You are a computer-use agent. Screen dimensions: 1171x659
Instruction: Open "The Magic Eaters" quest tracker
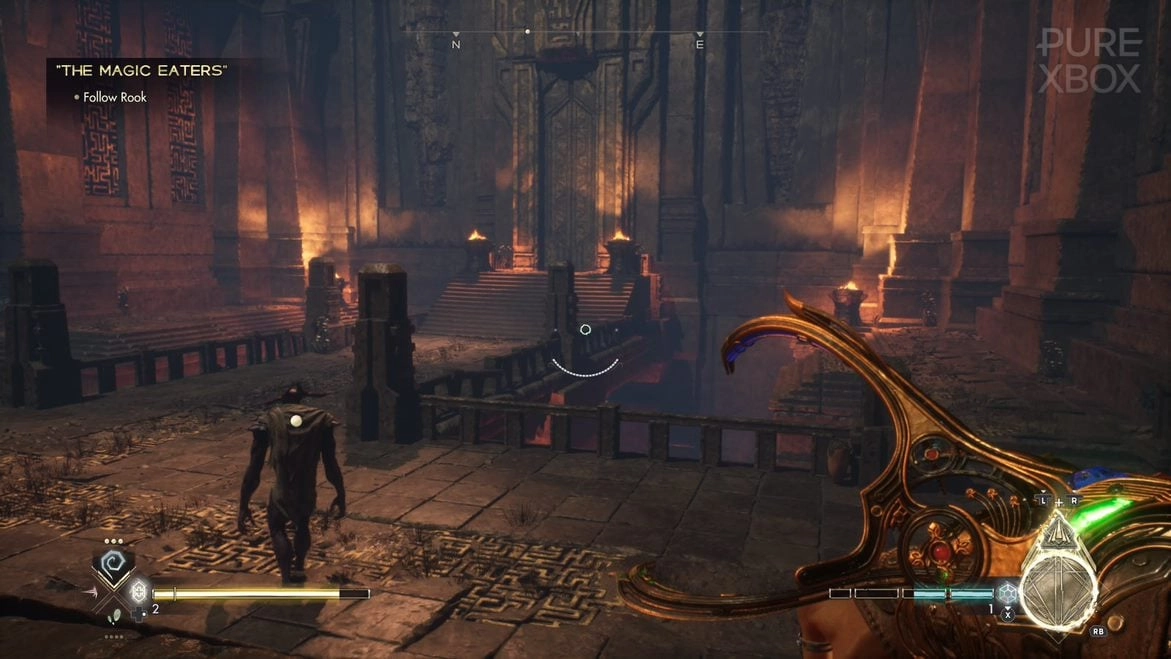[x=141, y=70]
